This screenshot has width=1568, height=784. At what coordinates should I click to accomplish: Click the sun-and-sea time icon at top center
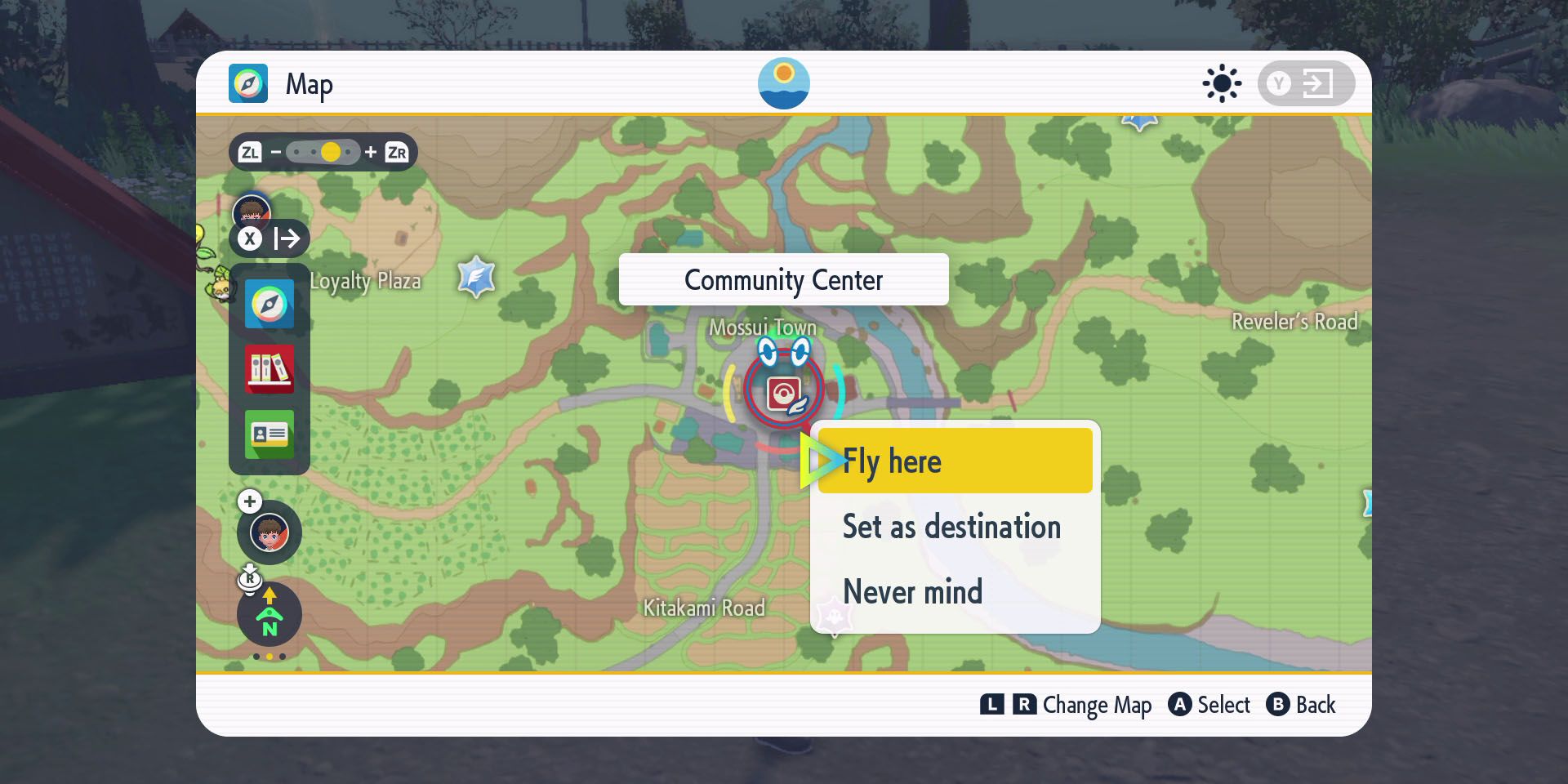pyautogui.click(x=784, y=82)
